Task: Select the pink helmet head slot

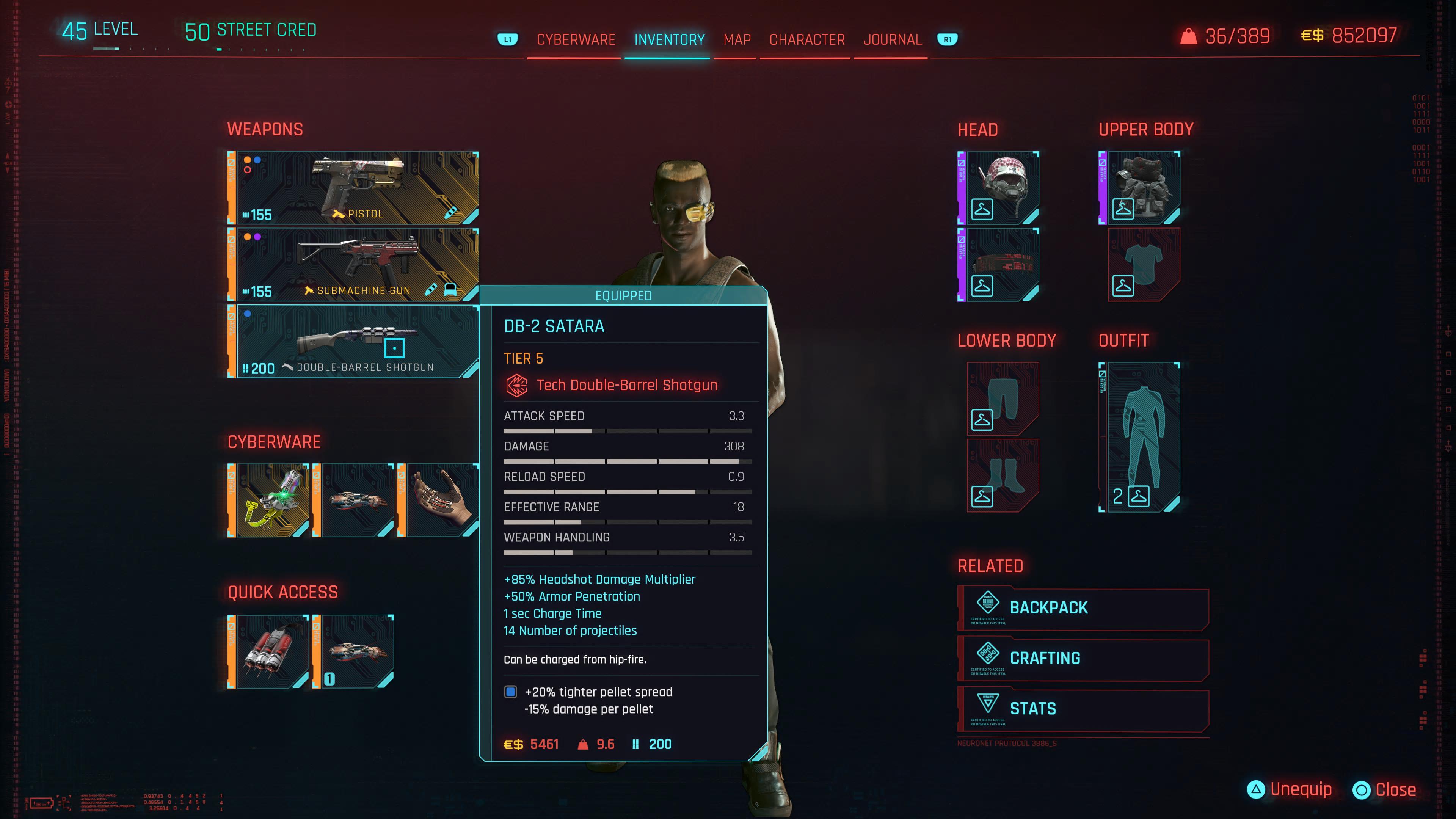Action: [1001, 188]
